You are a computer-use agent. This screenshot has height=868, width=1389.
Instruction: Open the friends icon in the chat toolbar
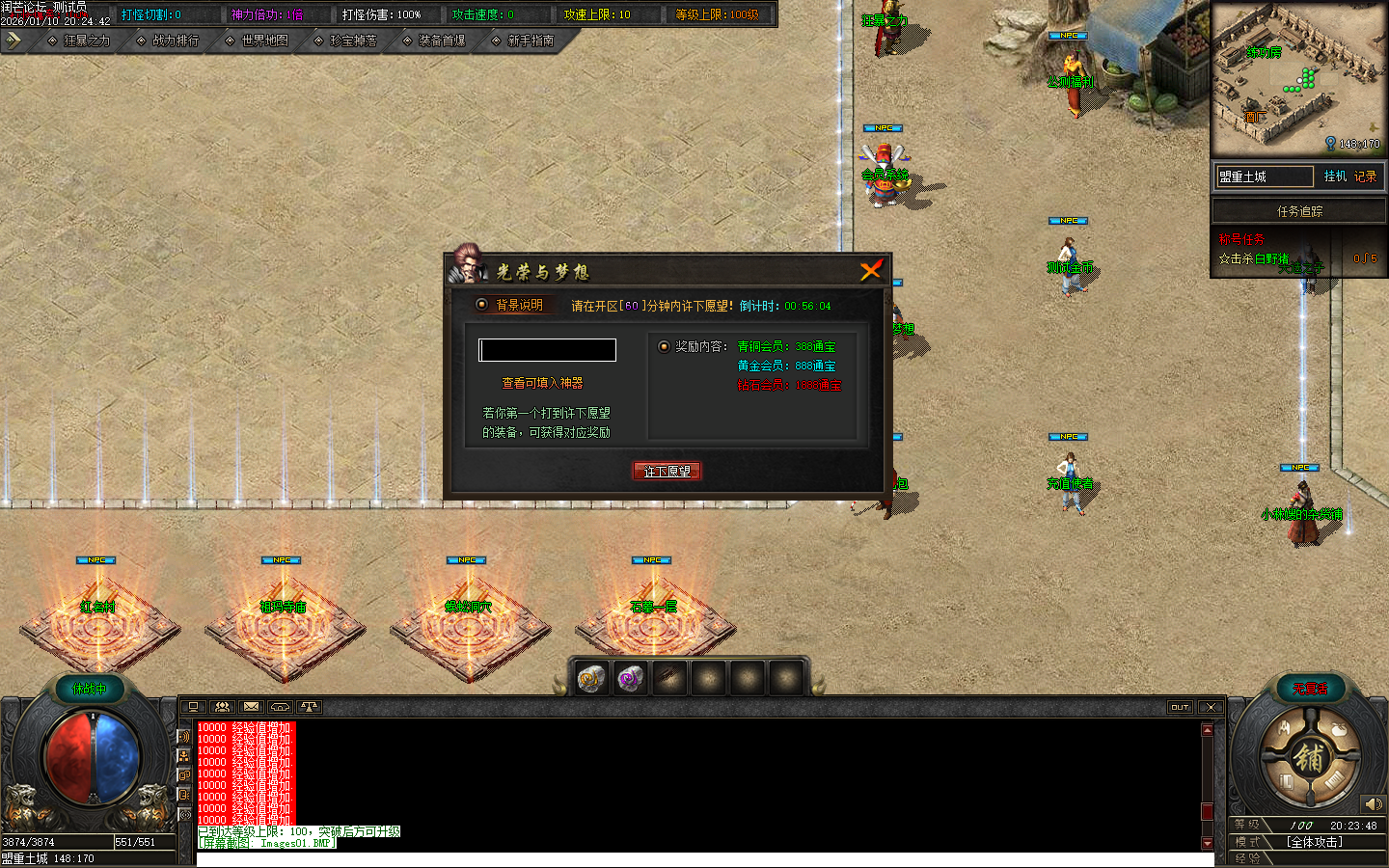[222, 707]
